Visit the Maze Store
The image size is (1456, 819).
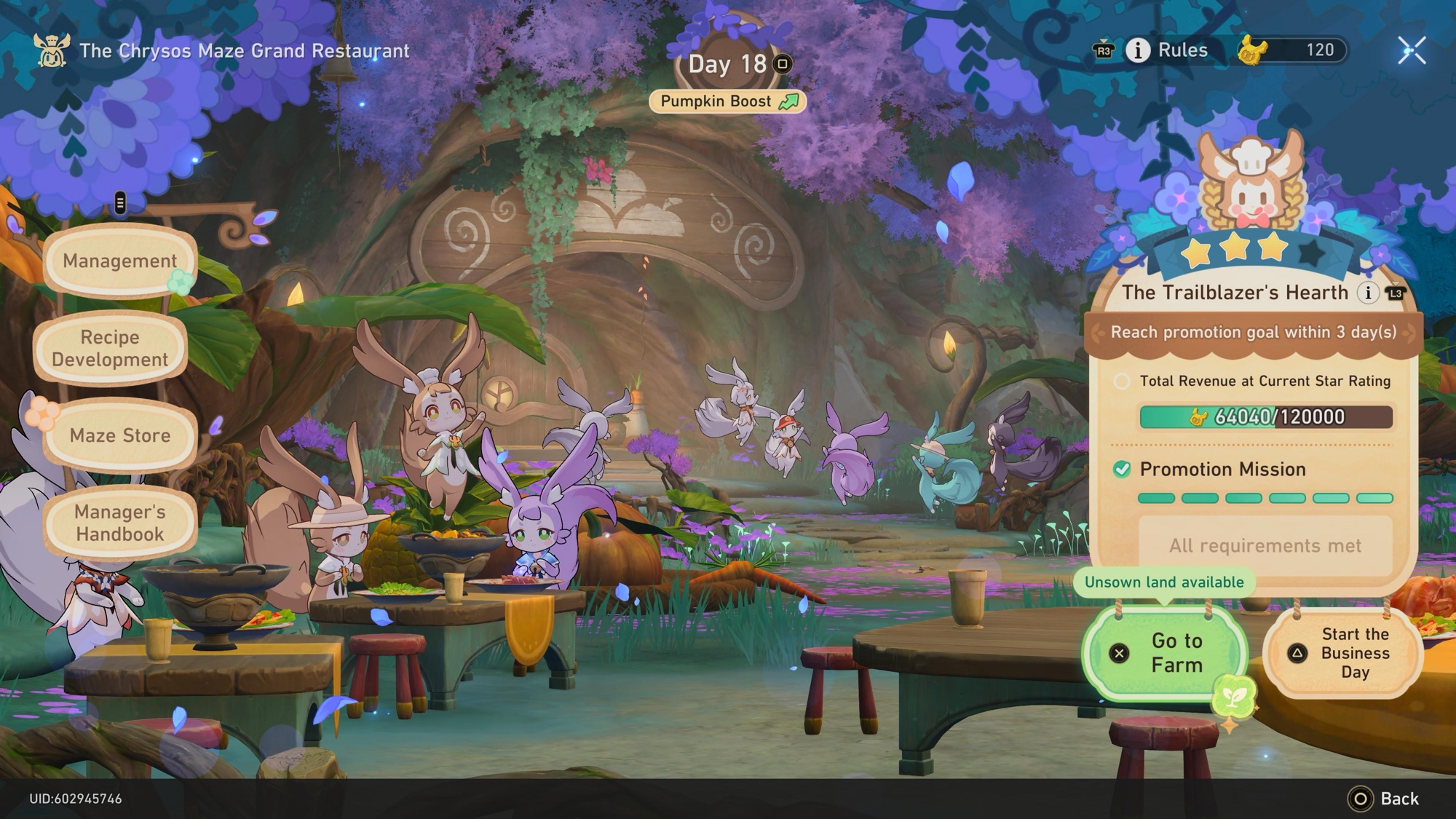click(x=120, y=435)
